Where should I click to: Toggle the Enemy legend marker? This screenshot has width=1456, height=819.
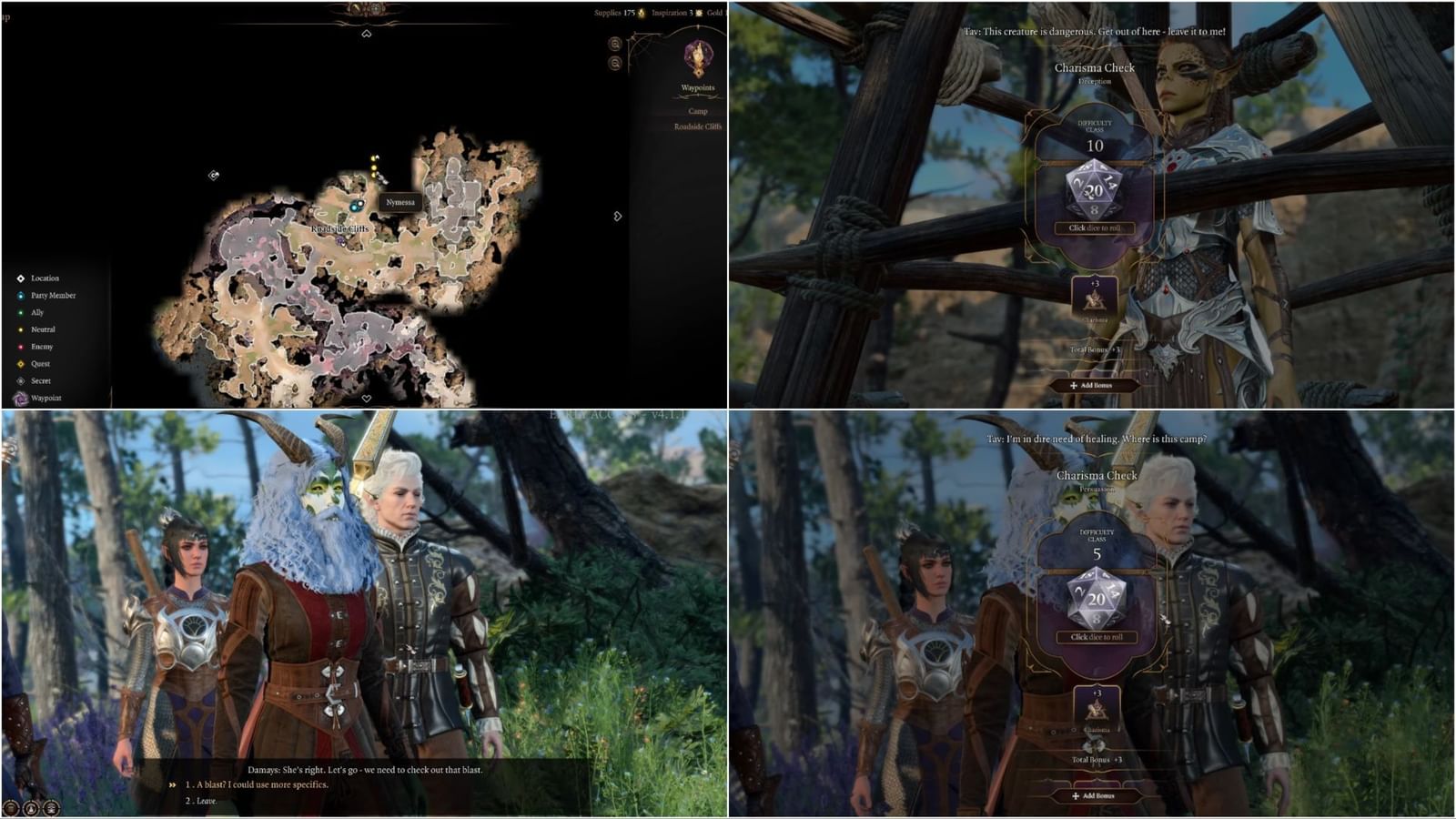click(x=20, y=347)
